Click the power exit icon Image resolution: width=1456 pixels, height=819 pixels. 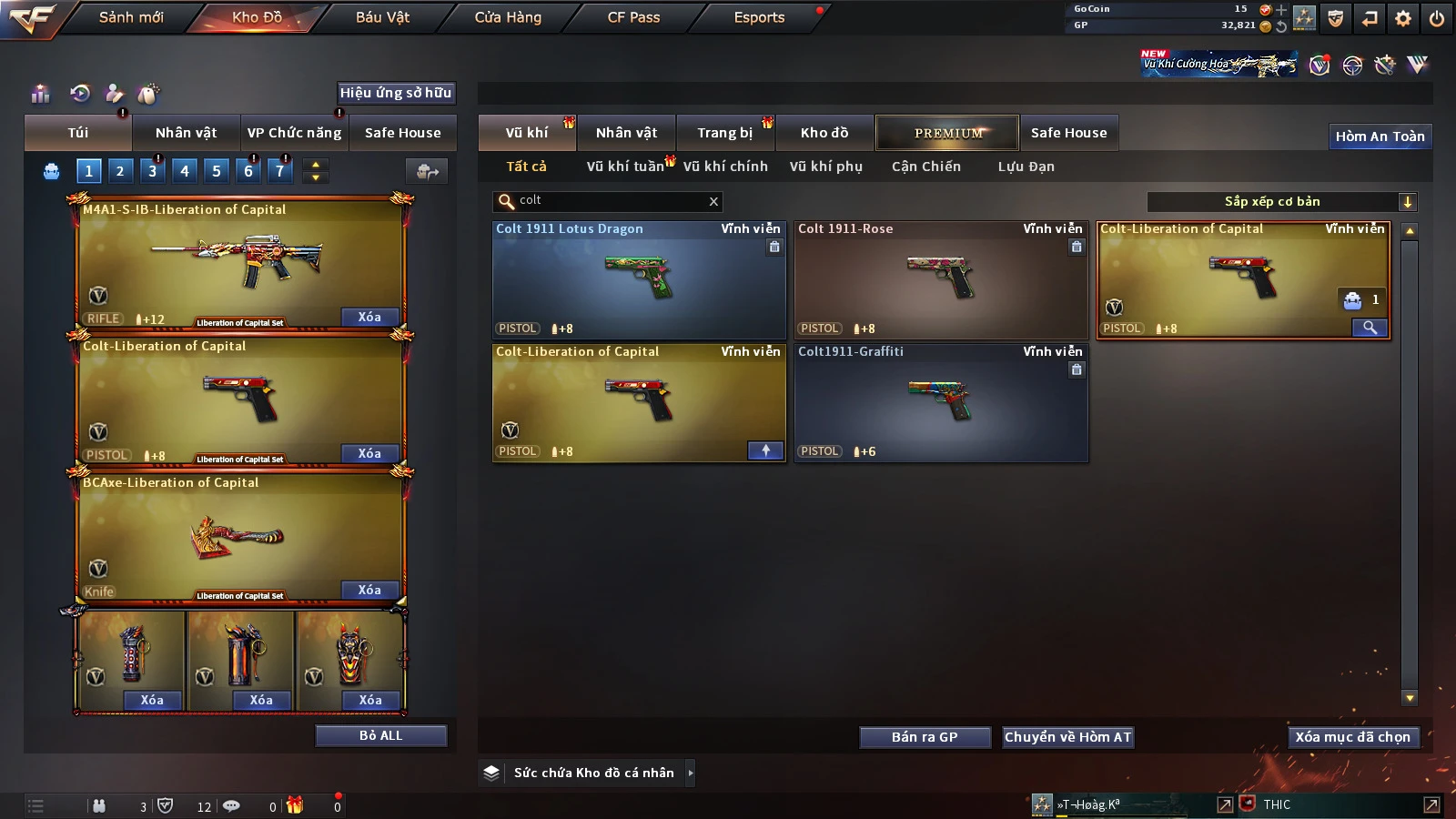coord(1437,18)
